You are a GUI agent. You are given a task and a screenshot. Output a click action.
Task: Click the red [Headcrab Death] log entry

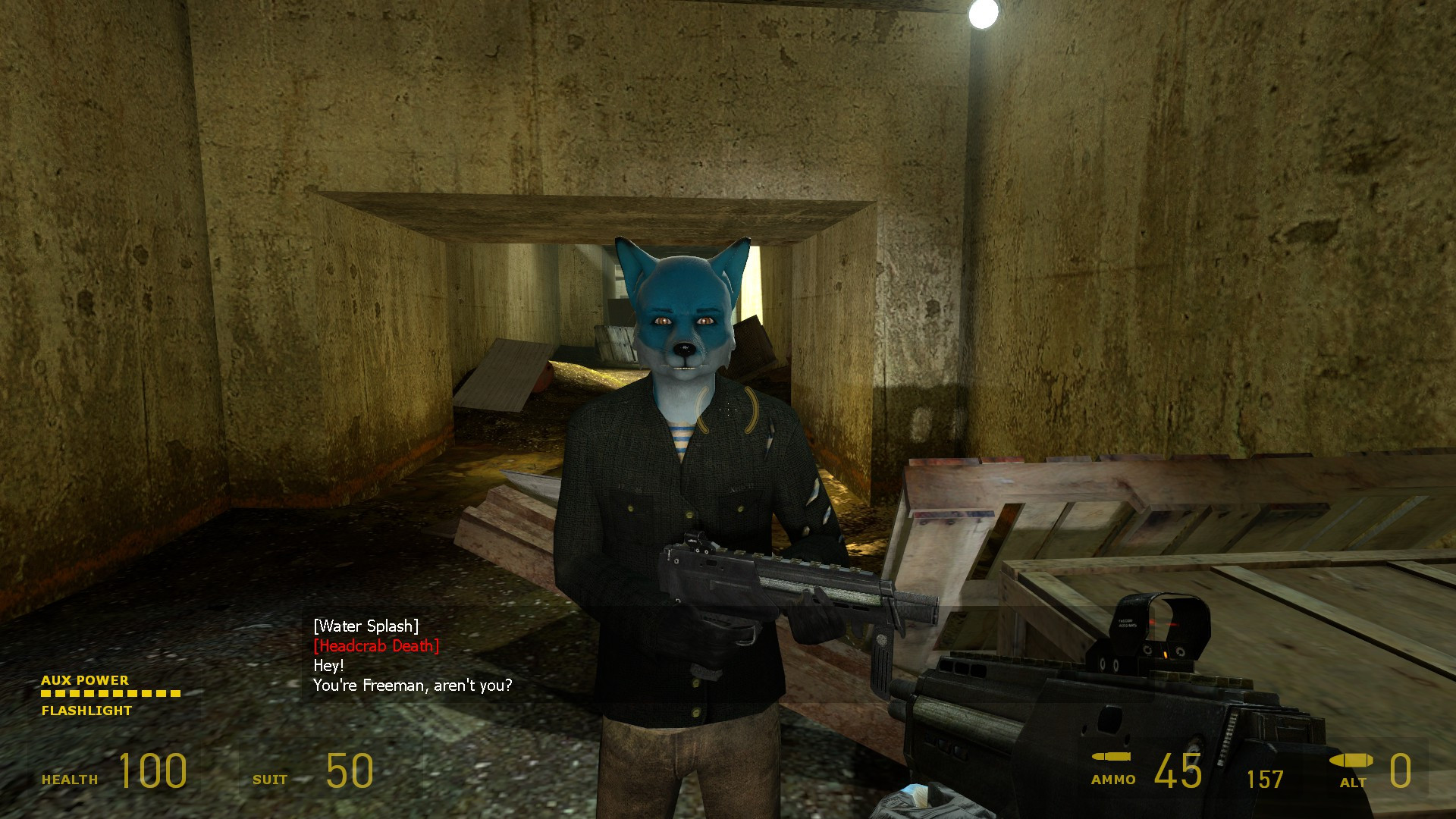tap(376, 647)
